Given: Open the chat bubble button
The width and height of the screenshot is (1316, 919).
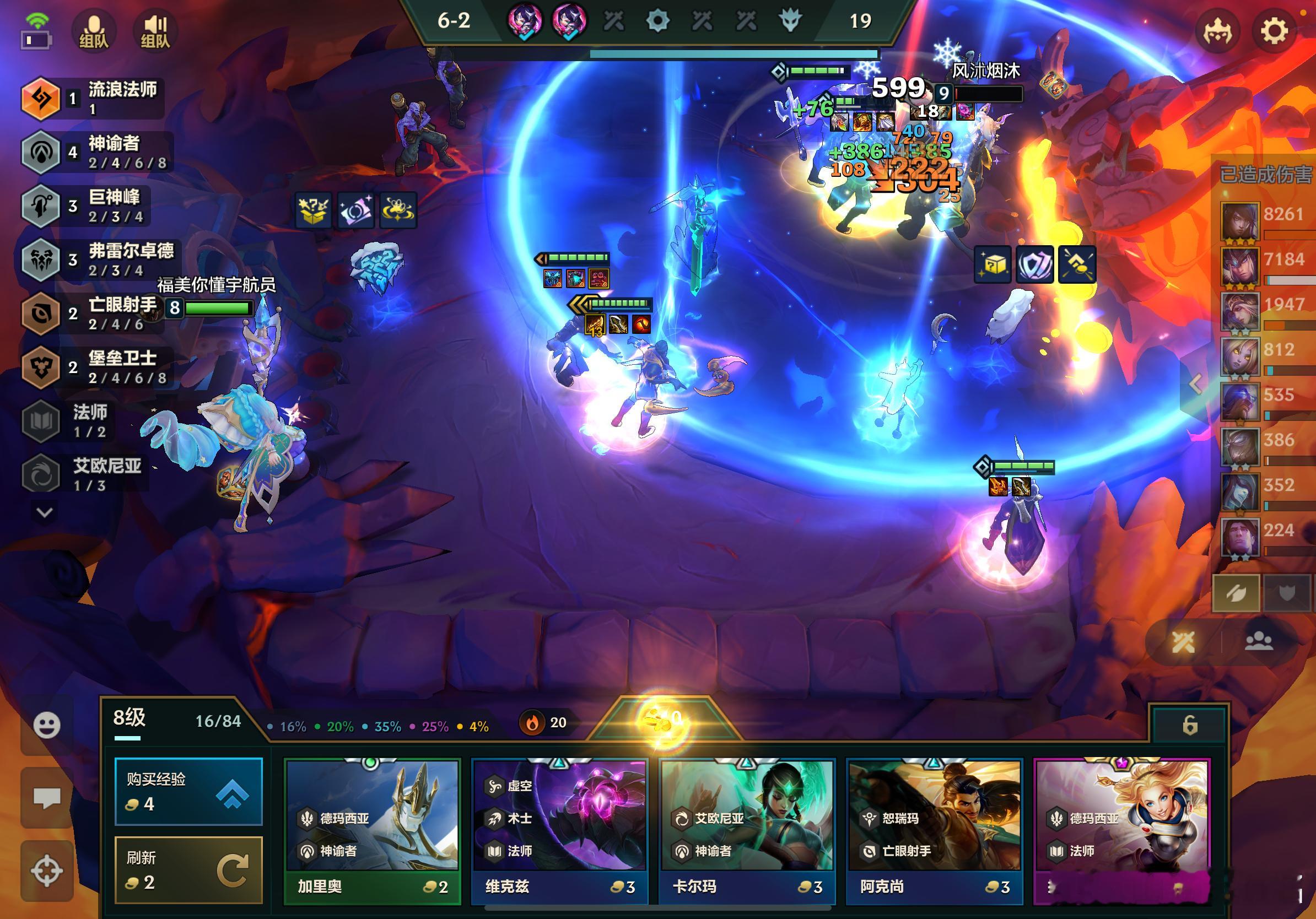Looking at the screenshot, I should [46, 798].
